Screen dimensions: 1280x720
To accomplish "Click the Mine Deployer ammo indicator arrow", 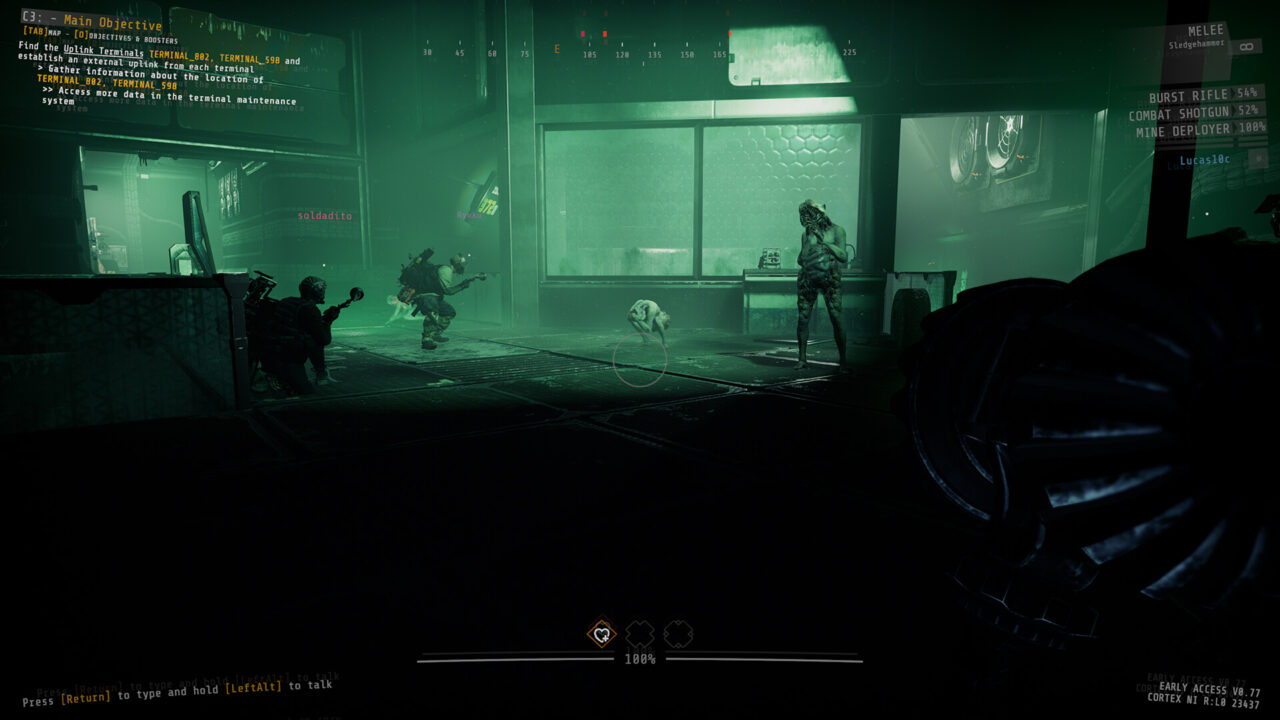I will pos(1236,129).
